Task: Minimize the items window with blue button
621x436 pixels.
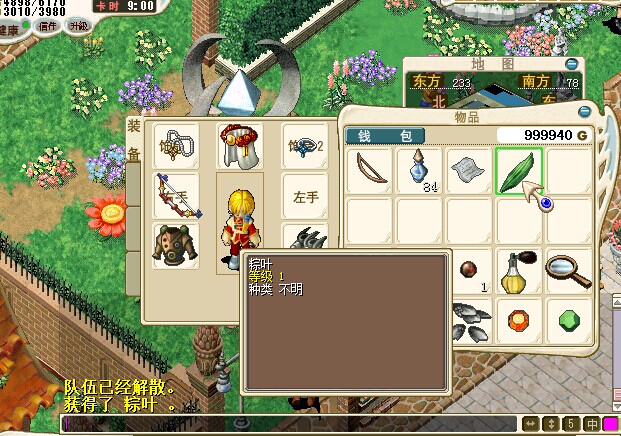Action: 585,111
